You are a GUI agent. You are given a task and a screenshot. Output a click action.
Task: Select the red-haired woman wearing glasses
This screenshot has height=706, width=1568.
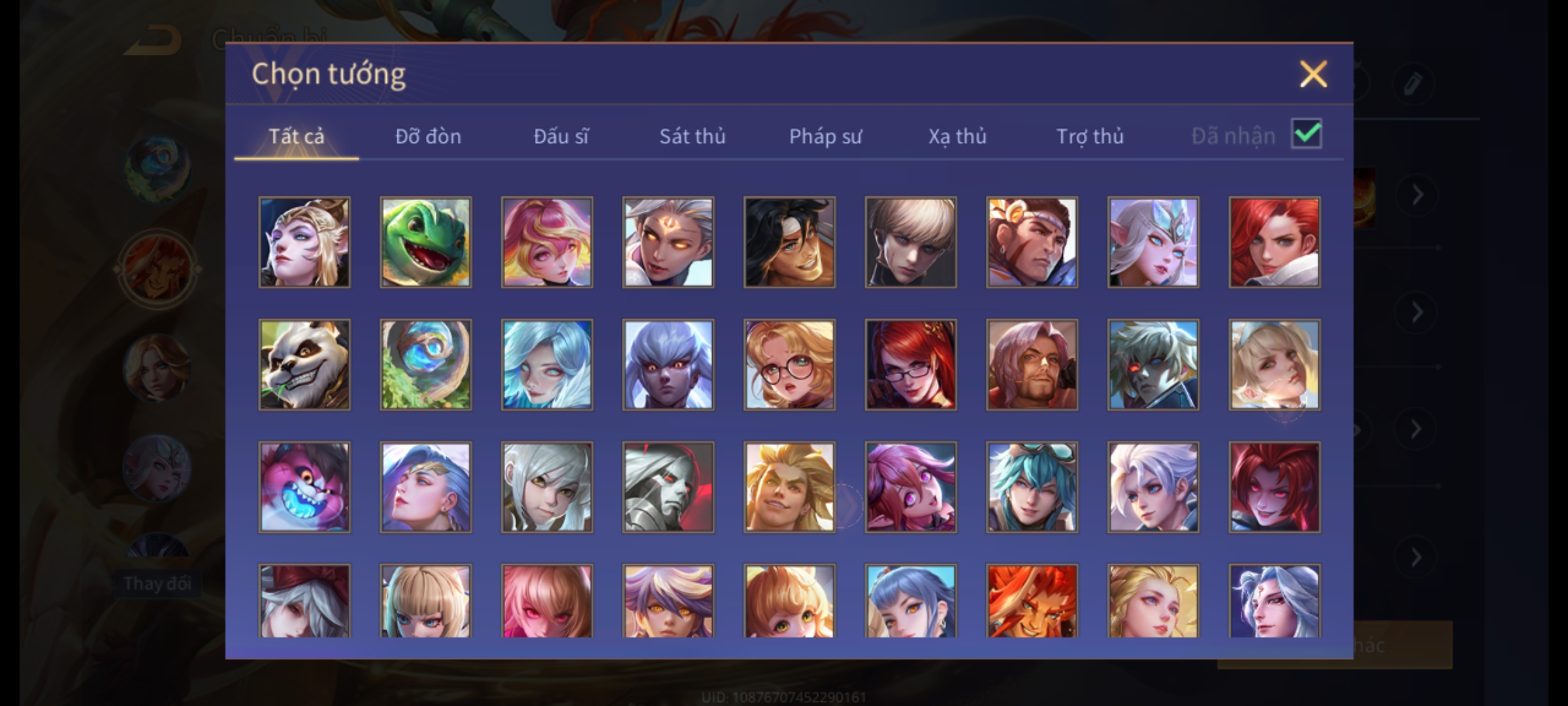pyautogui.click(x=911, y=365)
